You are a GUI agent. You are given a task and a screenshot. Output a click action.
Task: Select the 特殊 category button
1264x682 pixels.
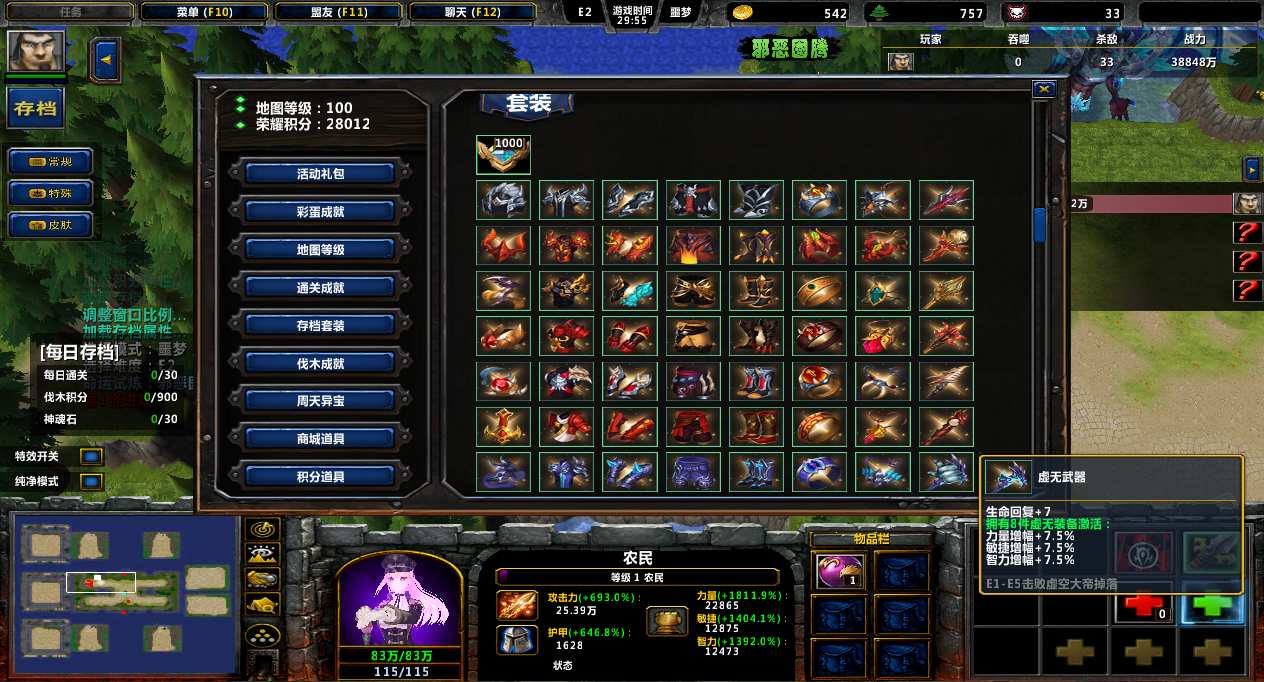coord(51,193)
